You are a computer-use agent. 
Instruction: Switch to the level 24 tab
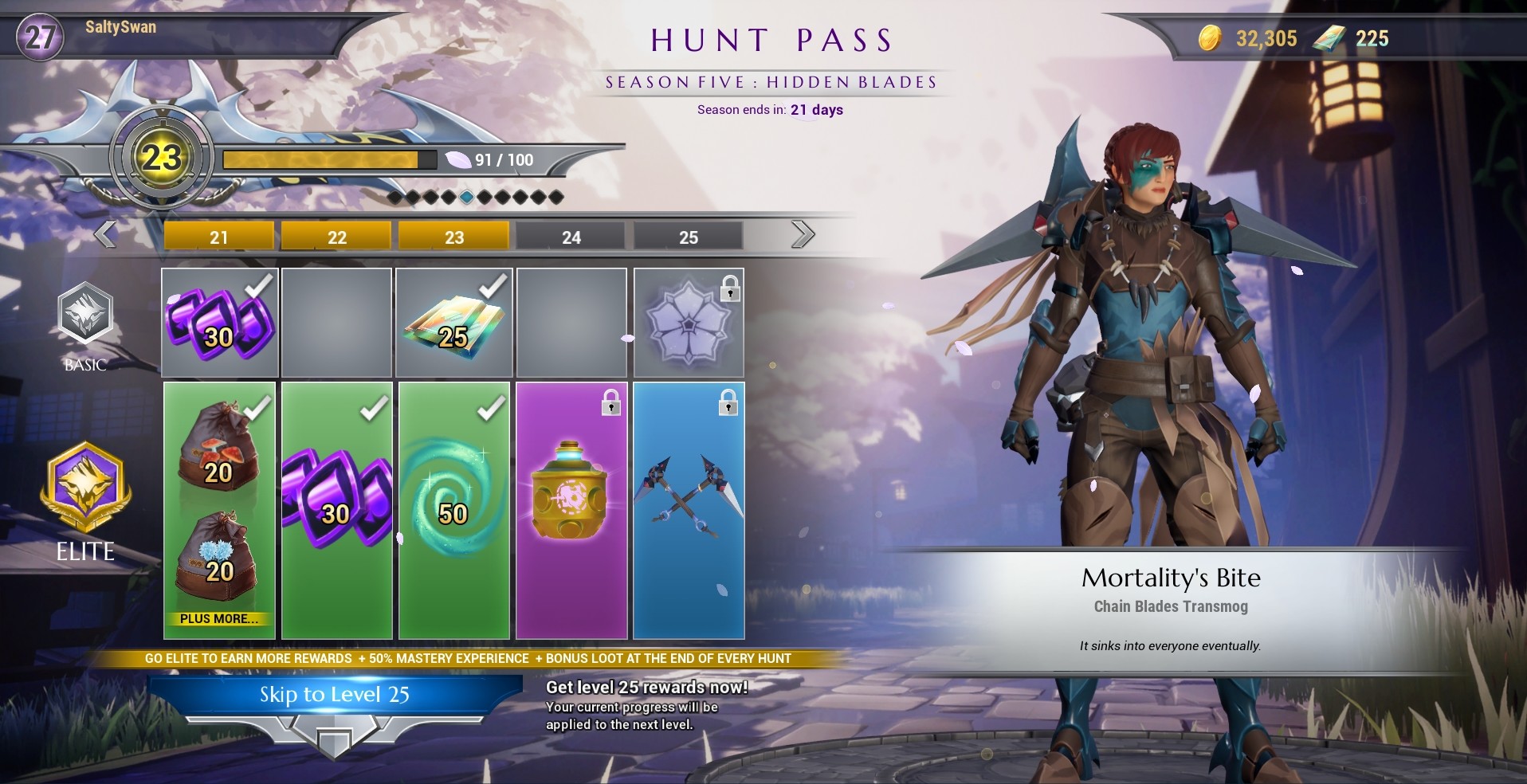(571, 236)
